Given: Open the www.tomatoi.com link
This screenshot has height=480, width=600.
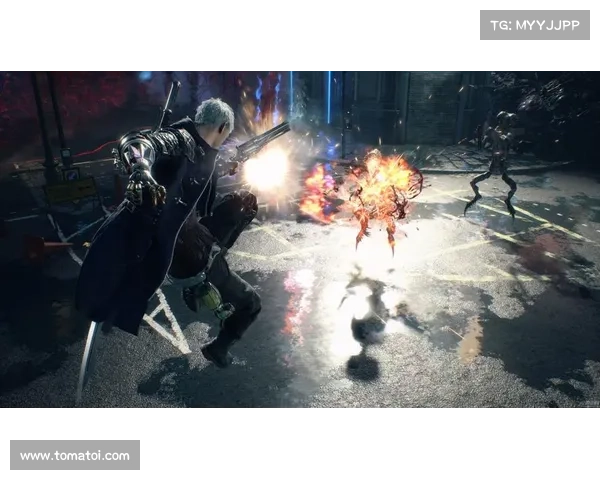Looking at the screenshot, I should tap(75, 456).
